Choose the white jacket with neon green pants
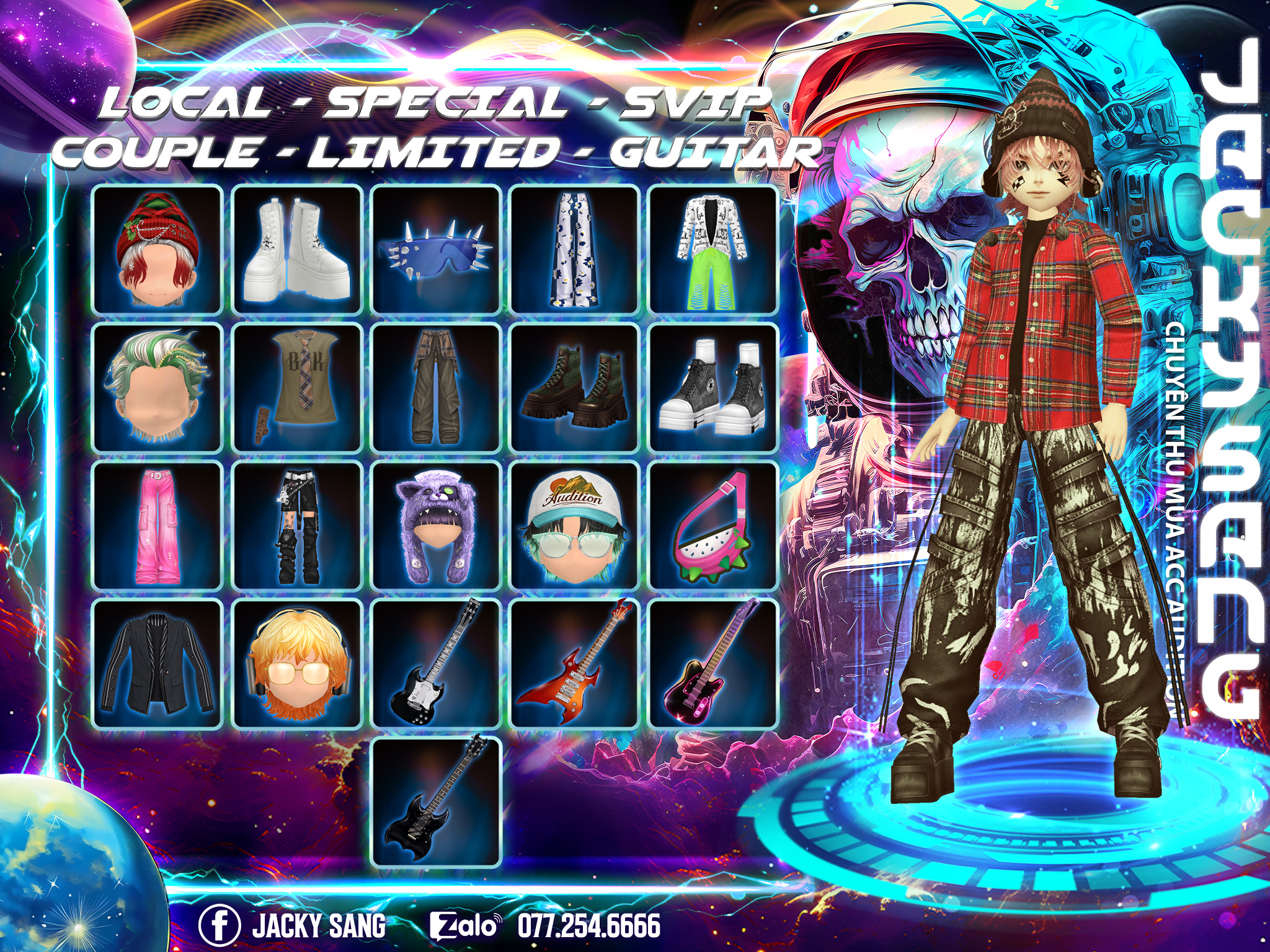This screenshot has width=1270, height=952. [713, 249]
